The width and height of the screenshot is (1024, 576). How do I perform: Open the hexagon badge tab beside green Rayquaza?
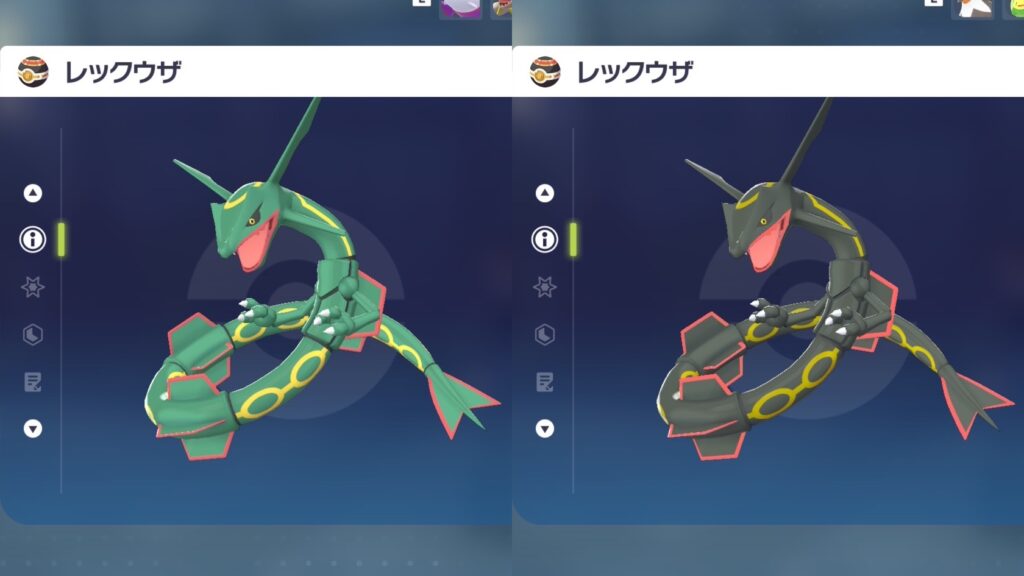point(33,334)
